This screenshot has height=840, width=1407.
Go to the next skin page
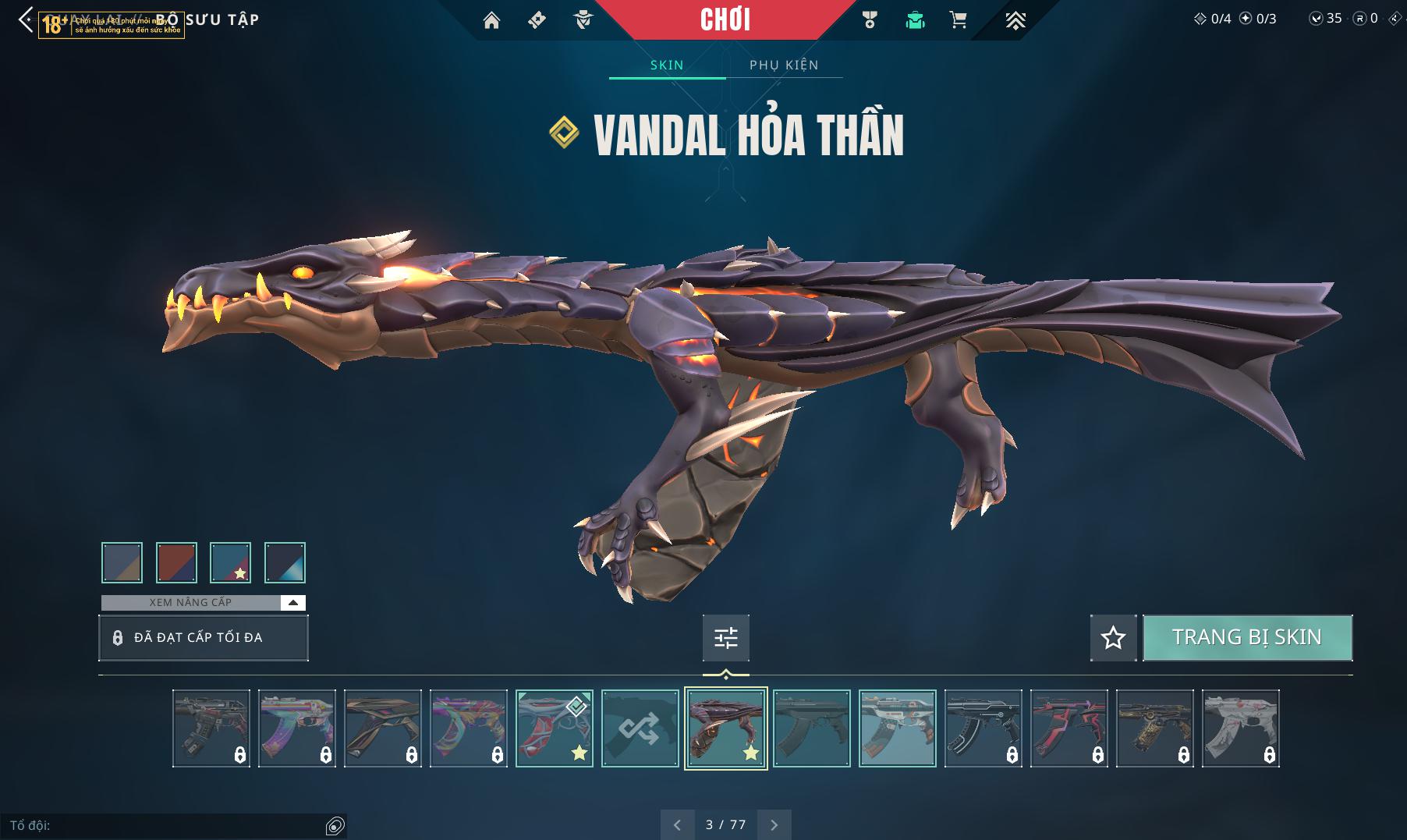point(774,824)
